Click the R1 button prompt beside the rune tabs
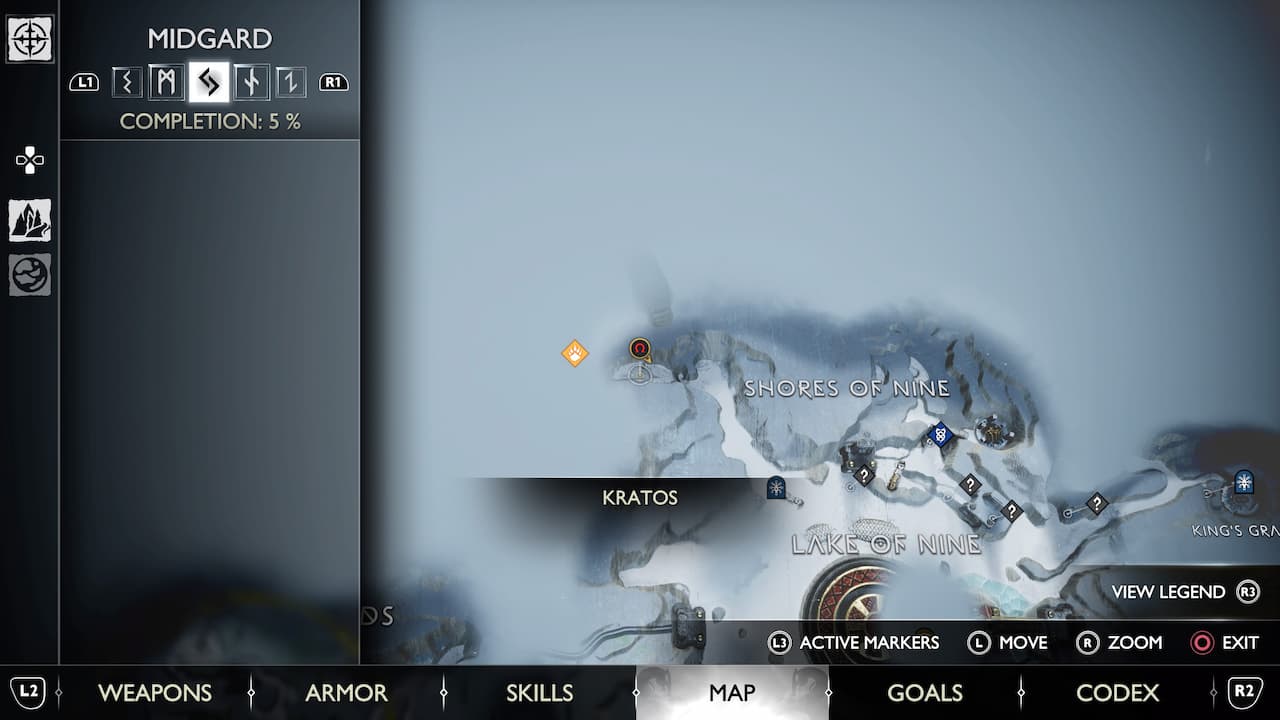 click(333, 83)
